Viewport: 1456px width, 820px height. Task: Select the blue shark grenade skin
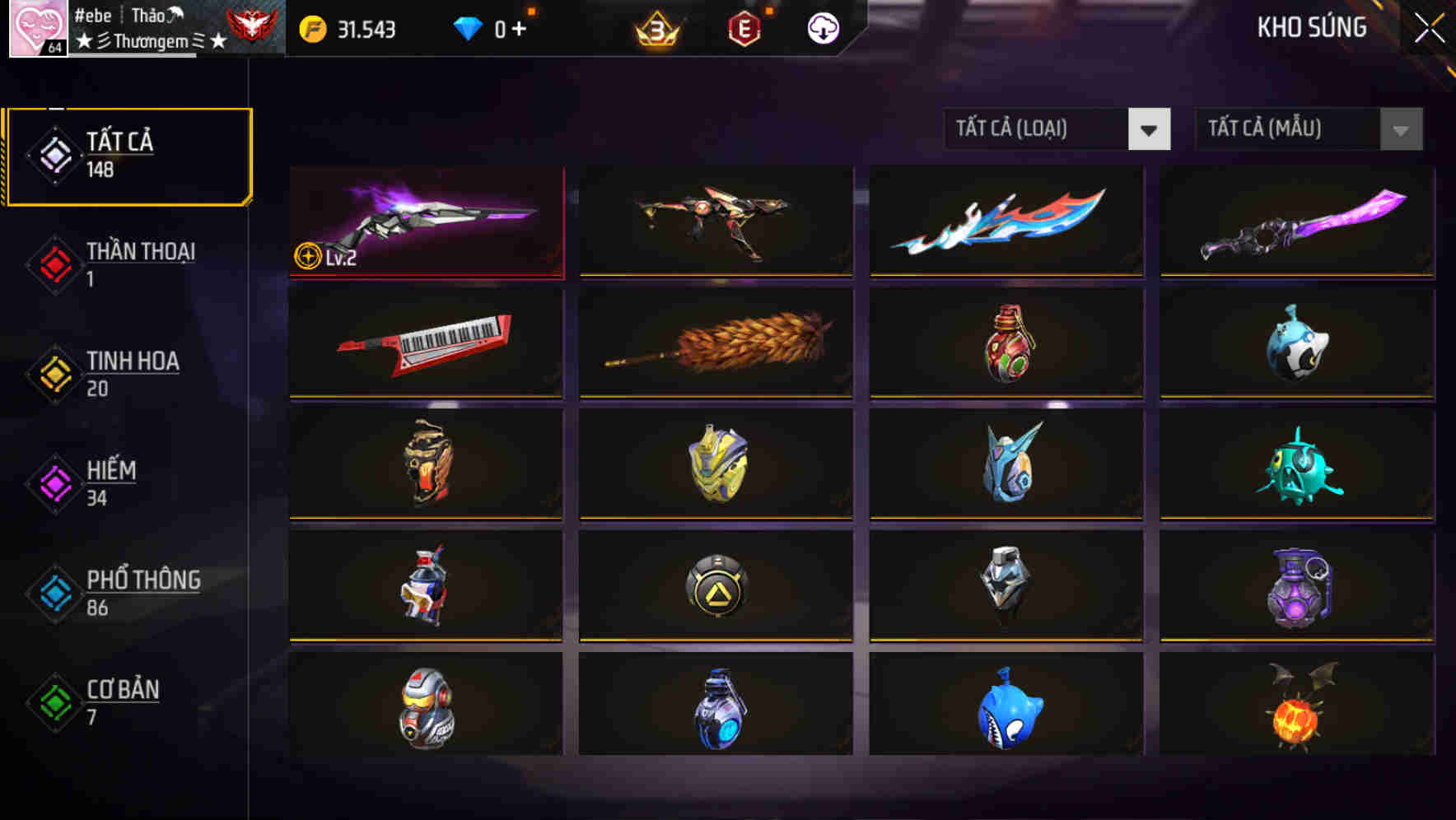click(x=1005, y=710)
